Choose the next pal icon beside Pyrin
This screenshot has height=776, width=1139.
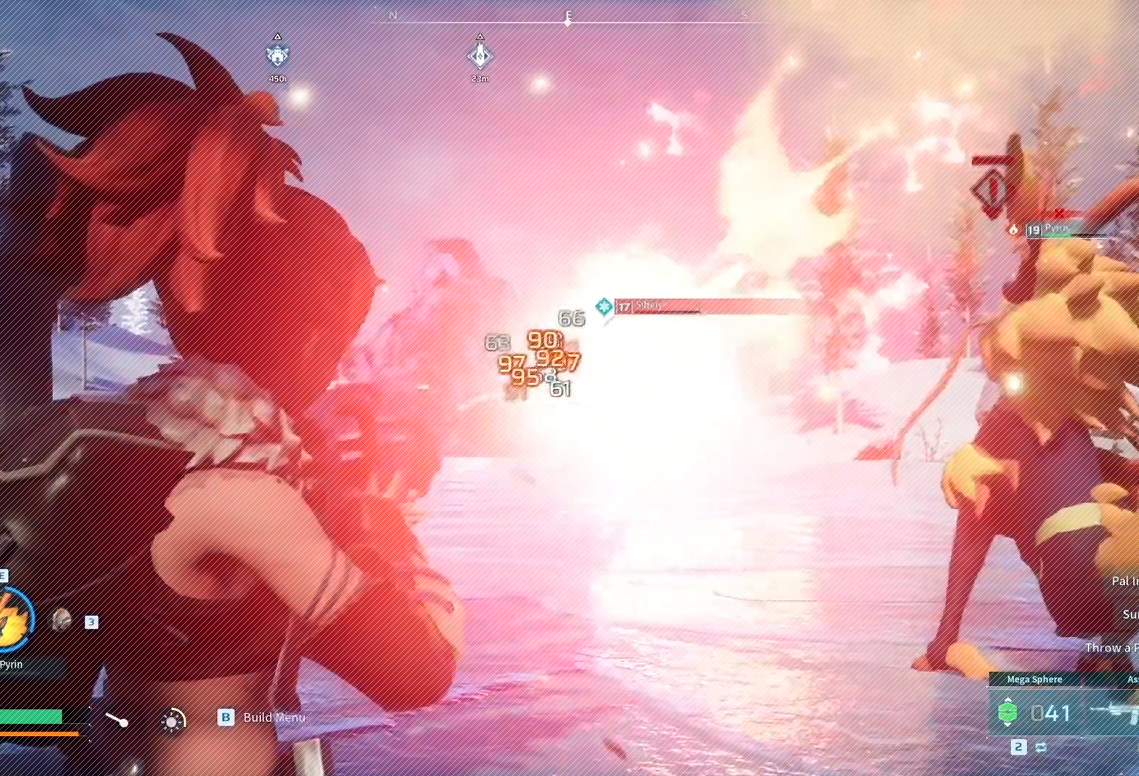(x=62, y=620)
